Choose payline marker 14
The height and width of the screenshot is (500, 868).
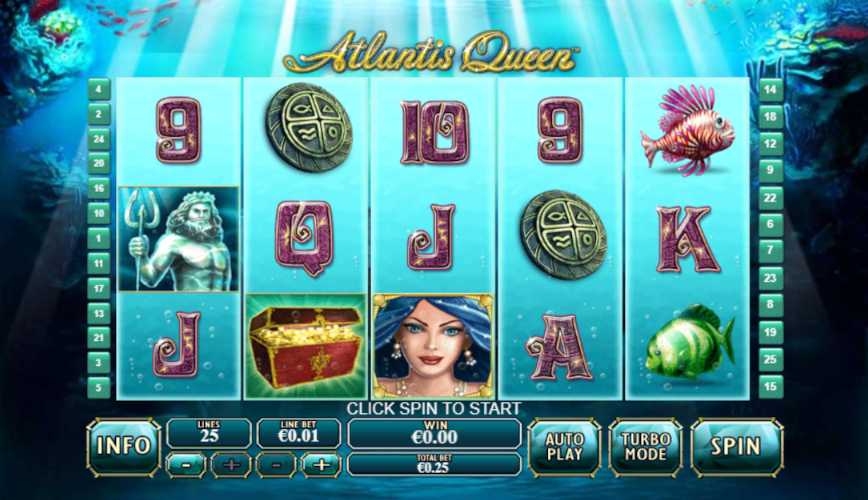click(770, 89)
